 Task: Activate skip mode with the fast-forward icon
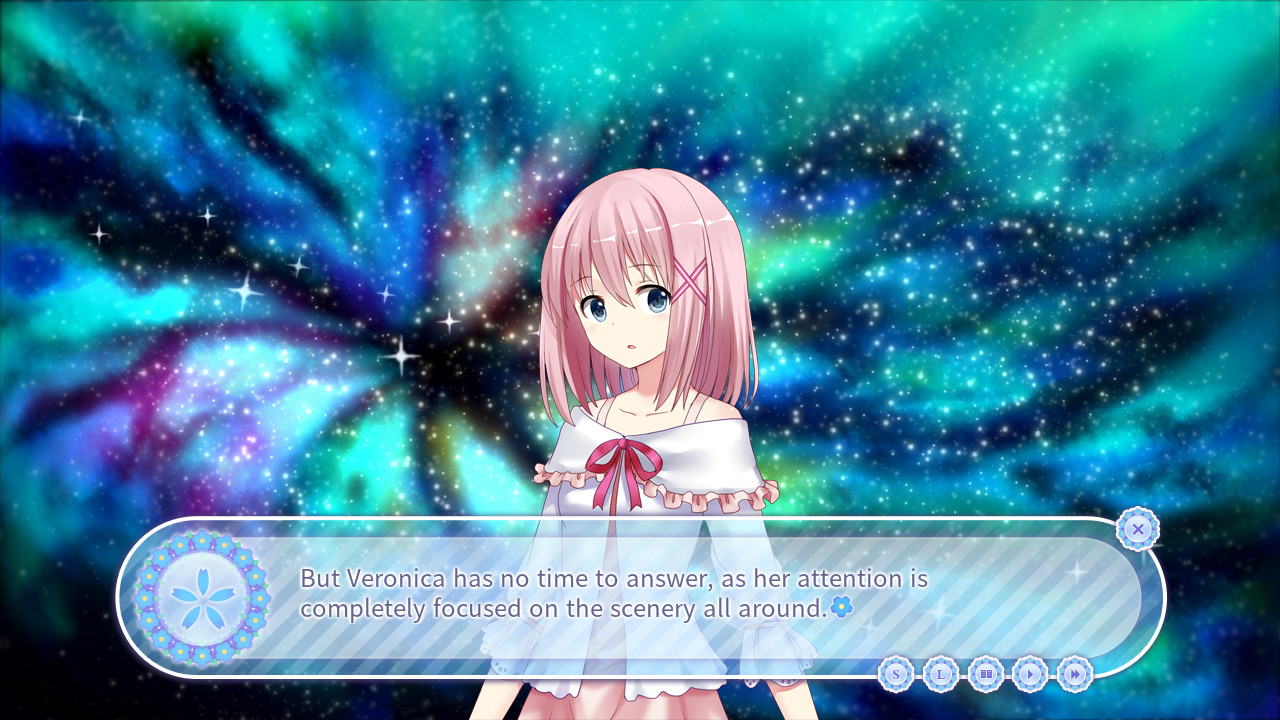[1073, 675]
